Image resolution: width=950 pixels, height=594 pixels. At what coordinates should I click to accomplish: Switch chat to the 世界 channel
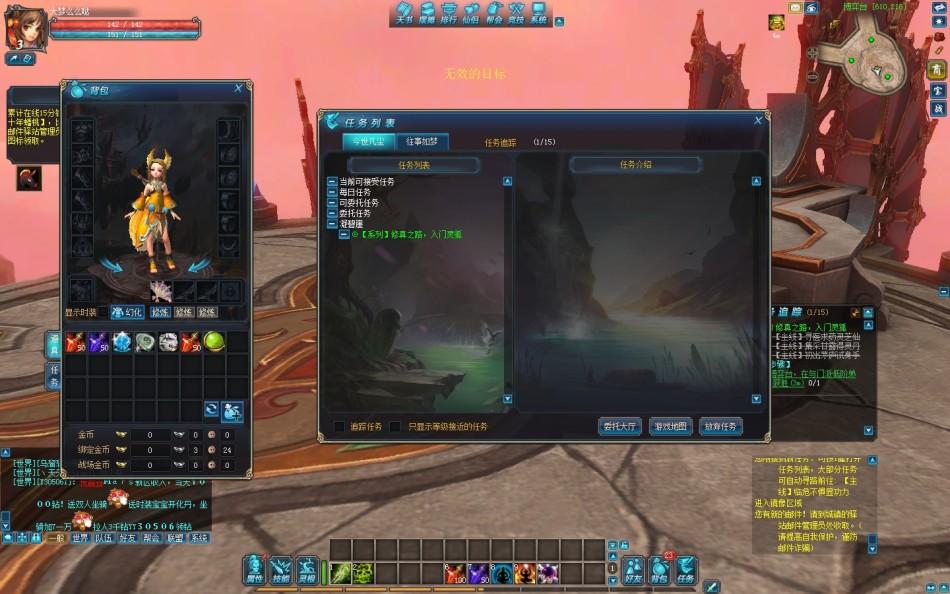click(x=80, y=538)
